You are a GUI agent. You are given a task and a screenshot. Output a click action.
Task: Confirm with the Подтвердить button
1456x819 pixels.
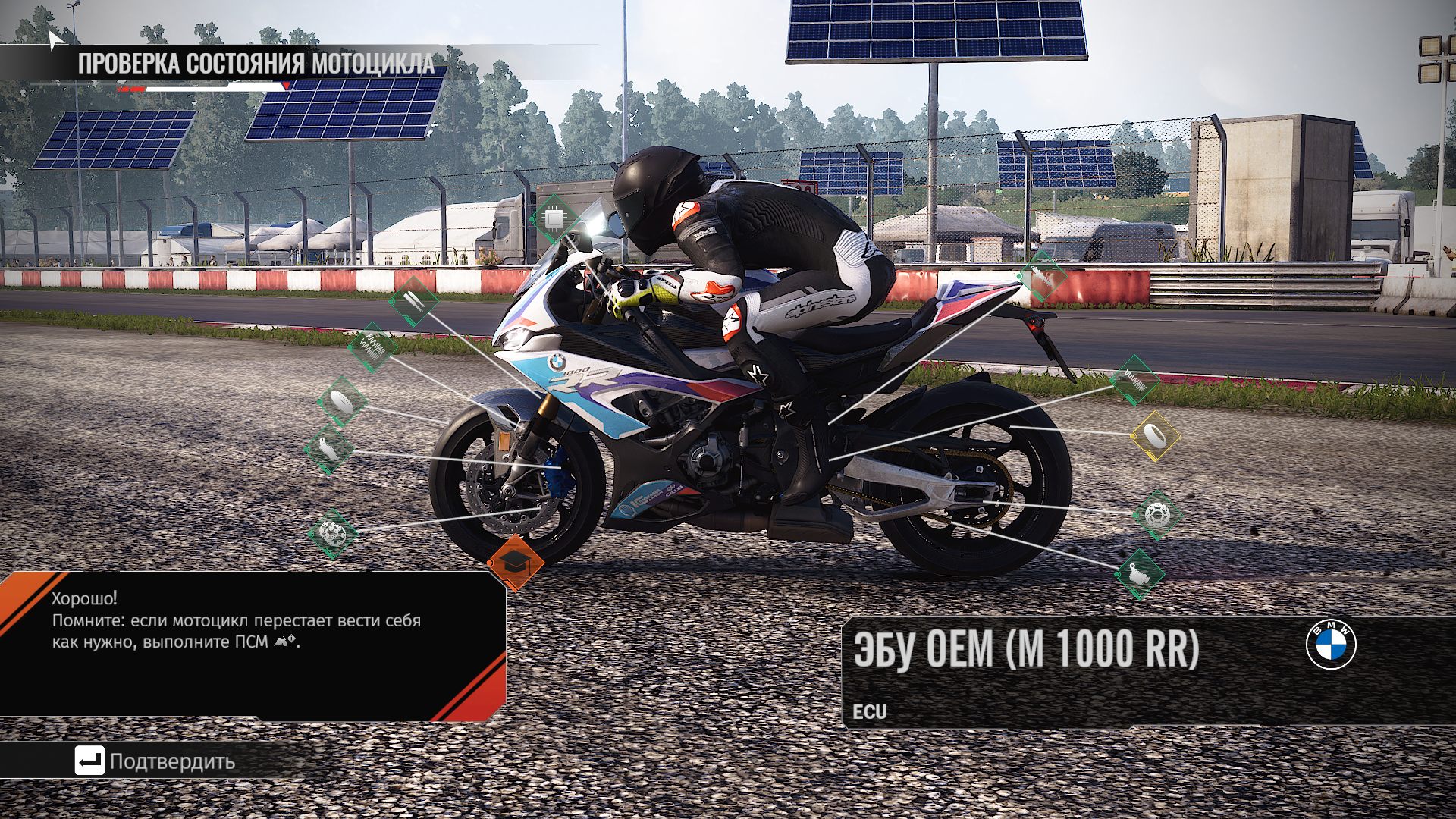point(156,761)
